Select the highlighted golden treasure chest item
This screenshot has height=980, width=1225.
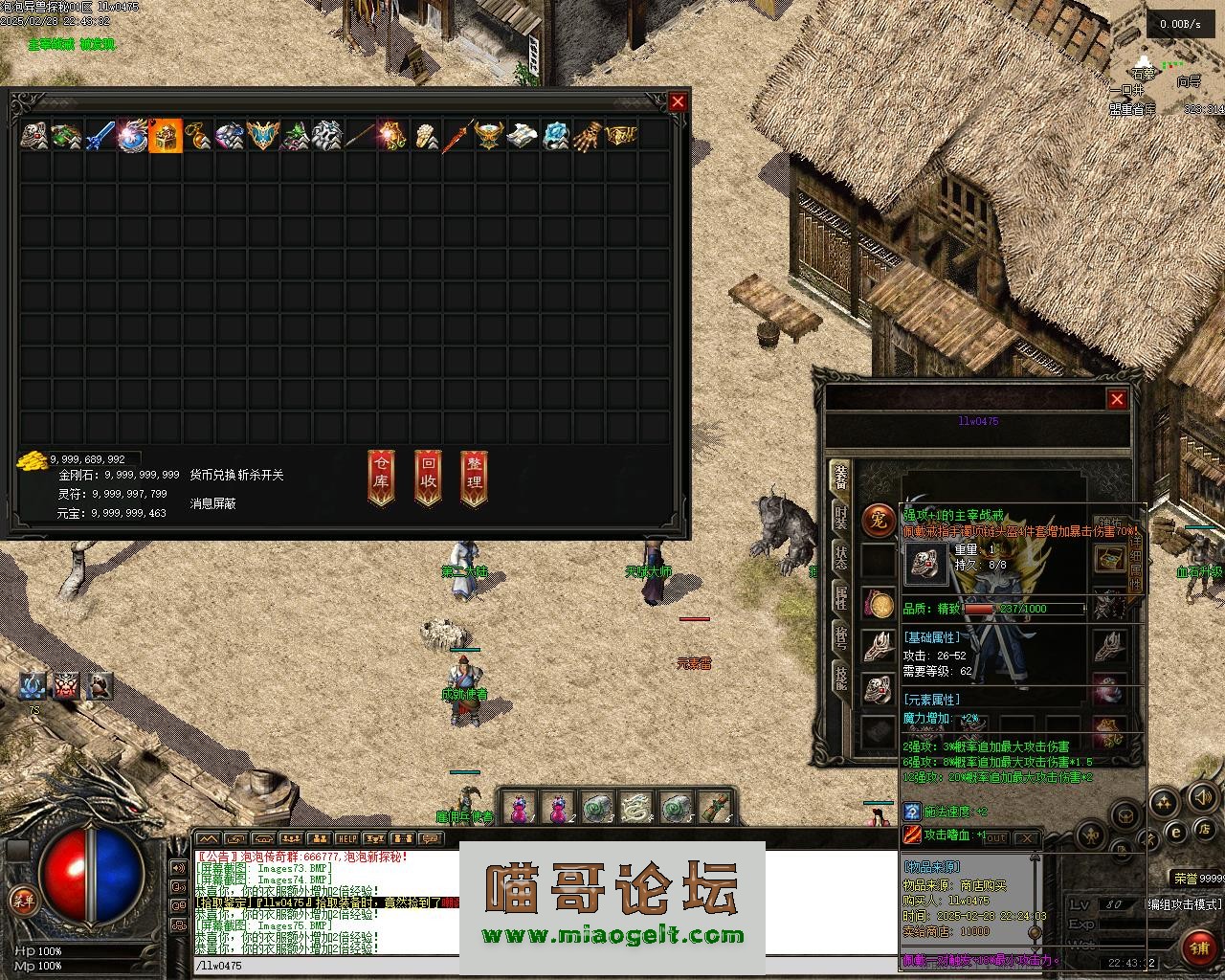(166, 136)
